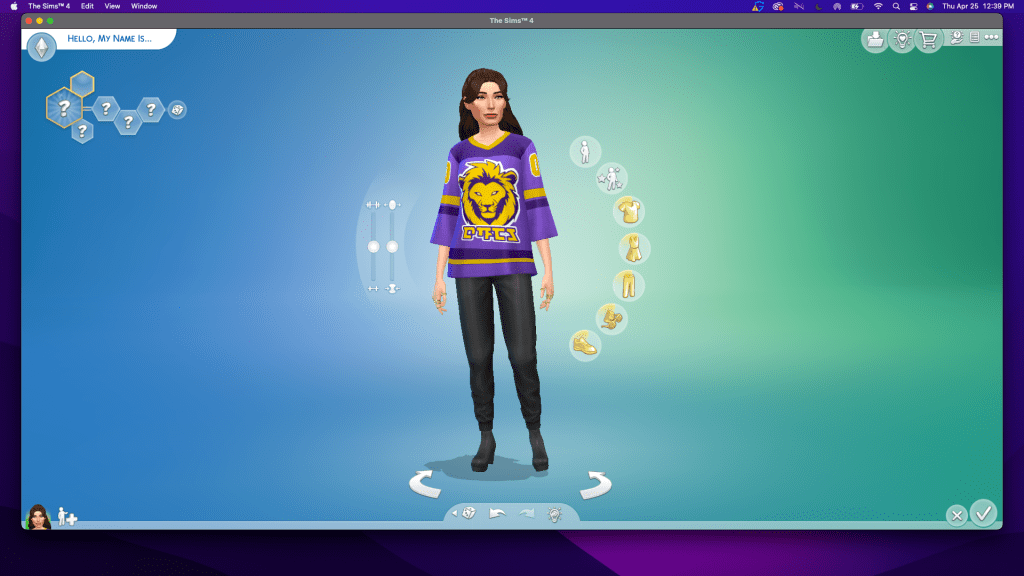This screenshot has height=576, width=1024.
Task: Confirm the Sim with the checkmark button
Action: click(984, 513)
